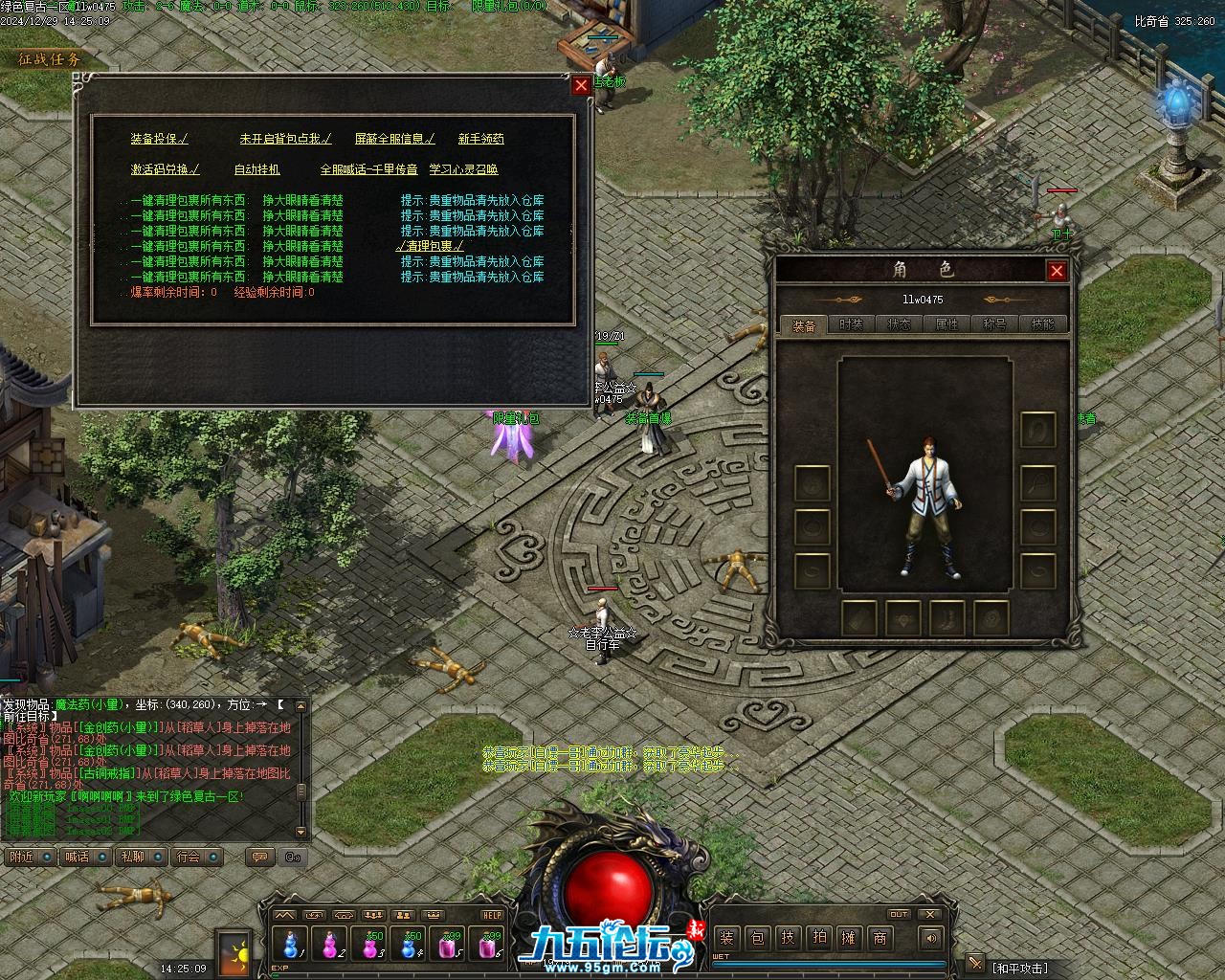Select the 称号 title tab
The height and width of the screenshot is (980, 1225).
pos(994,324)
